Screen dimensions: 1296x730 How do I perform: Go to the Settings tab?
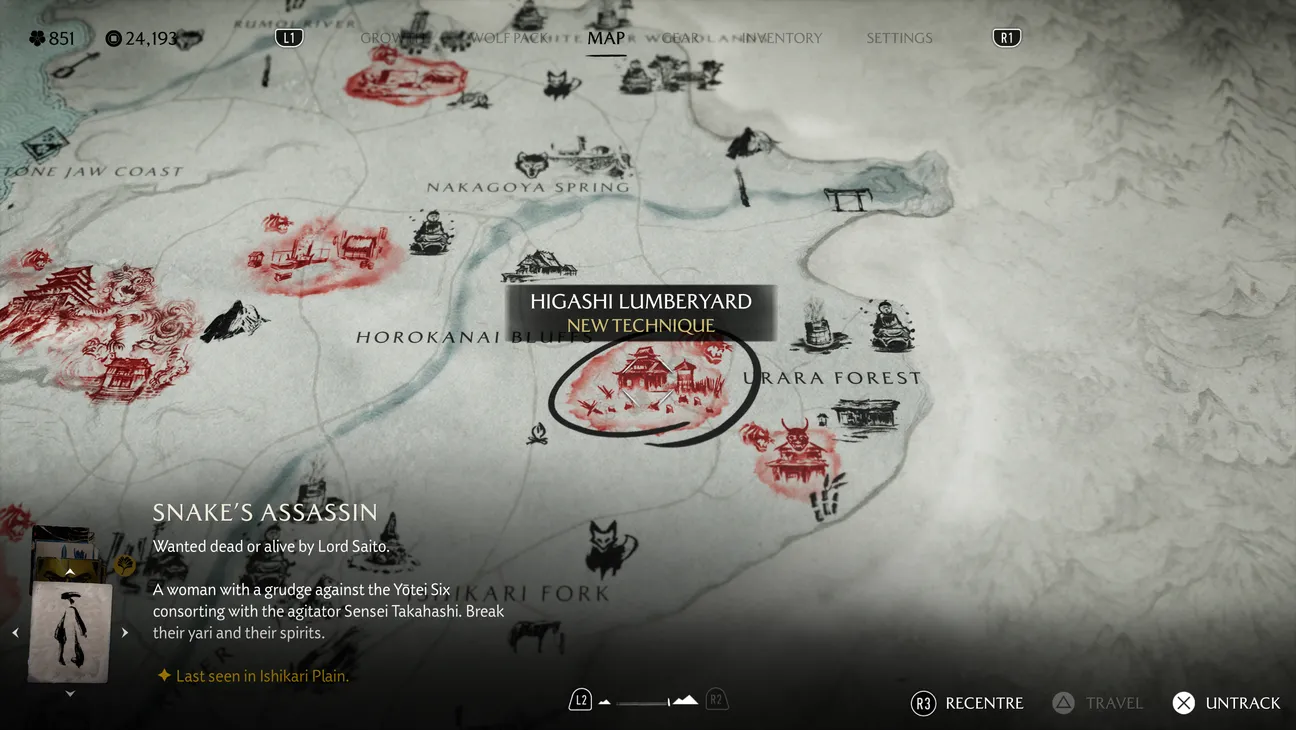(899, 38)
